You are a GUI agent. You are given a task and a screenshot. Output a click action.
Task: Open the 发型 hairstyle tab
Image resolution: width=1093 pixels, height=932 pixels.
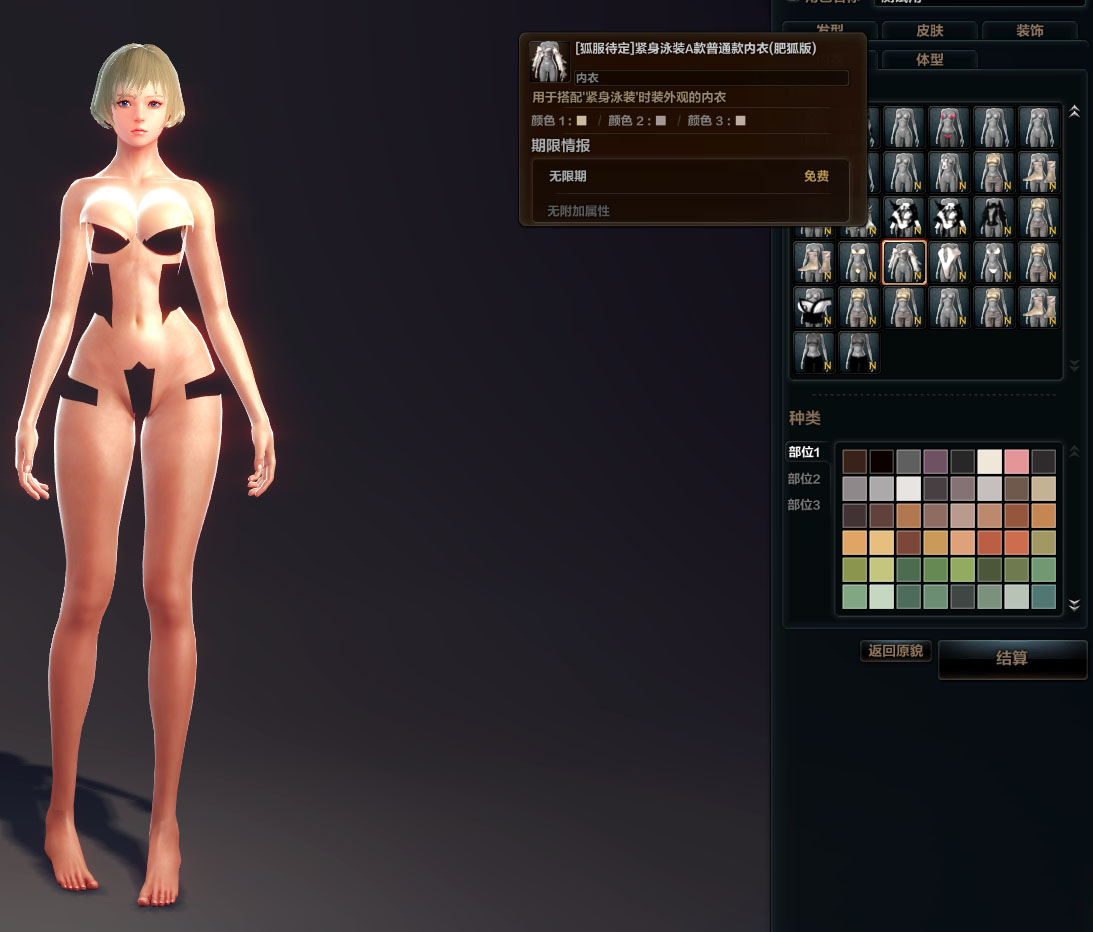[829, 31]
